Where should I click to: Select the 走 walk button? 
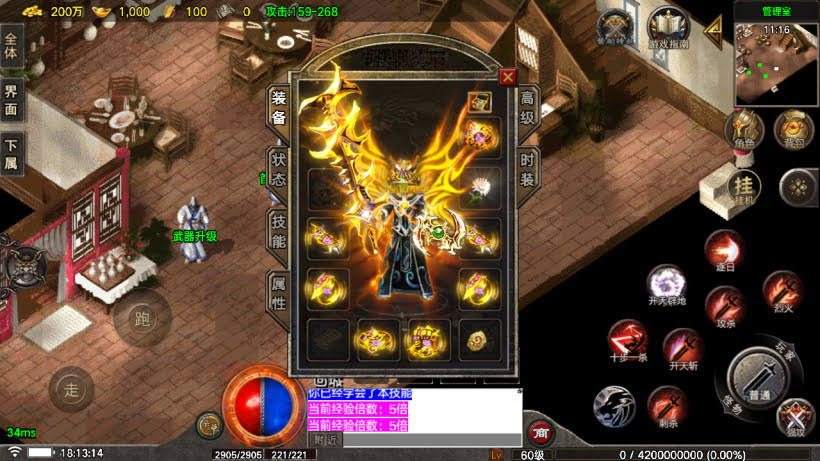70,388
